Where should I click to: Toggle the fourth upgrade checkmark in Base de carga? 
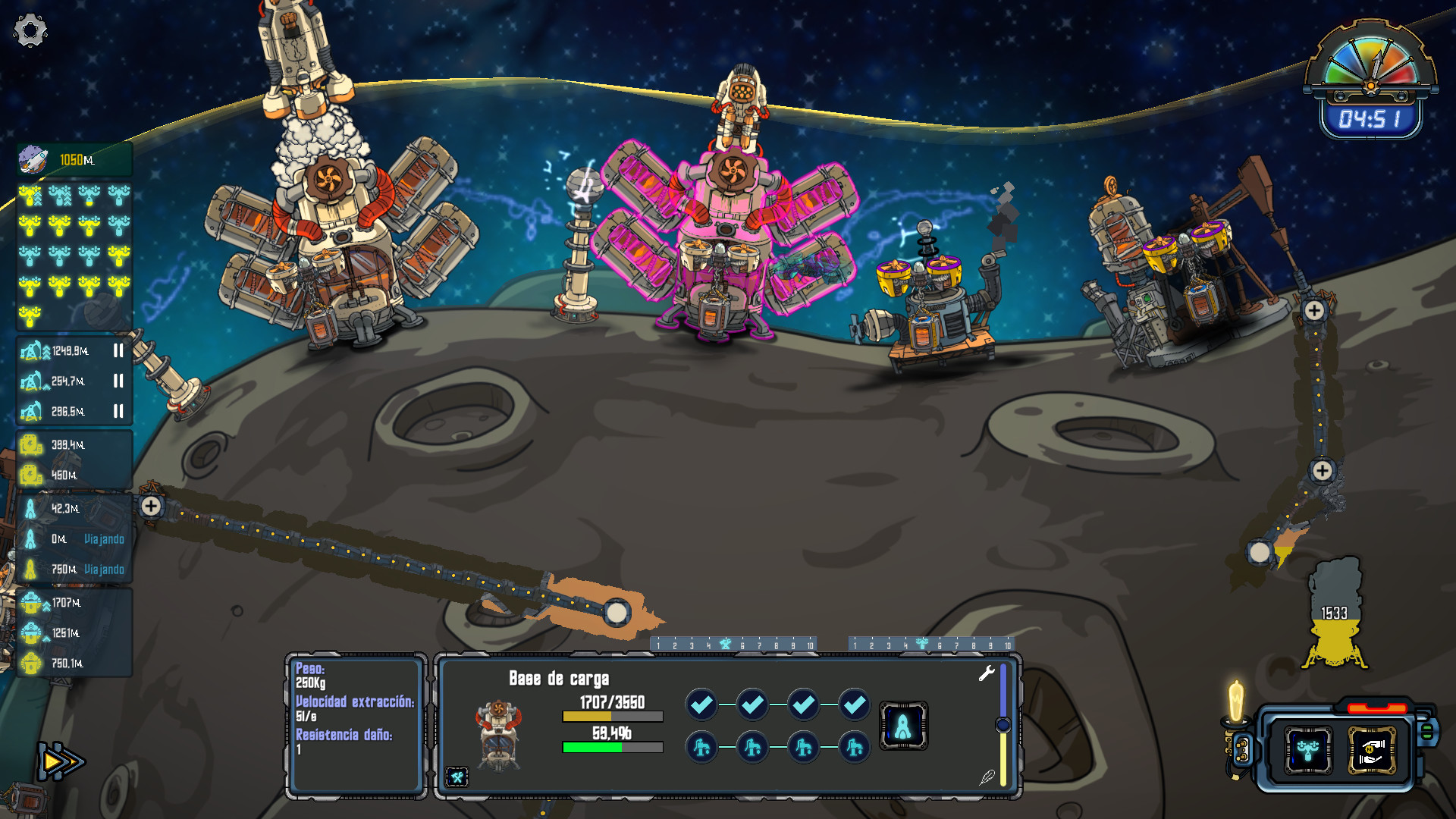[x=852, y=704]
